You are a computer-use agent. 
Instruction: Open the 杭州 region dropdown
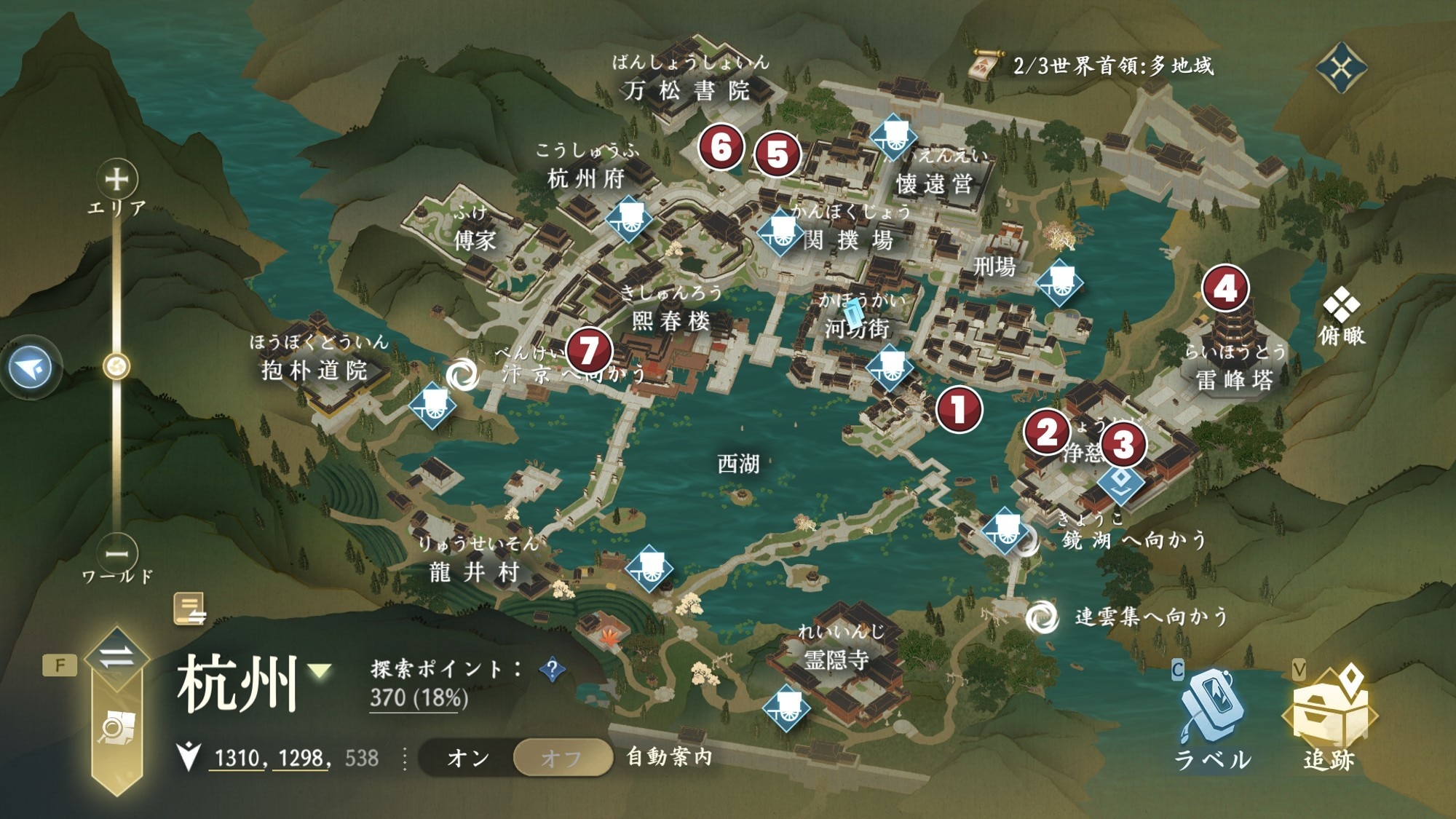click(x=320, y=670)
